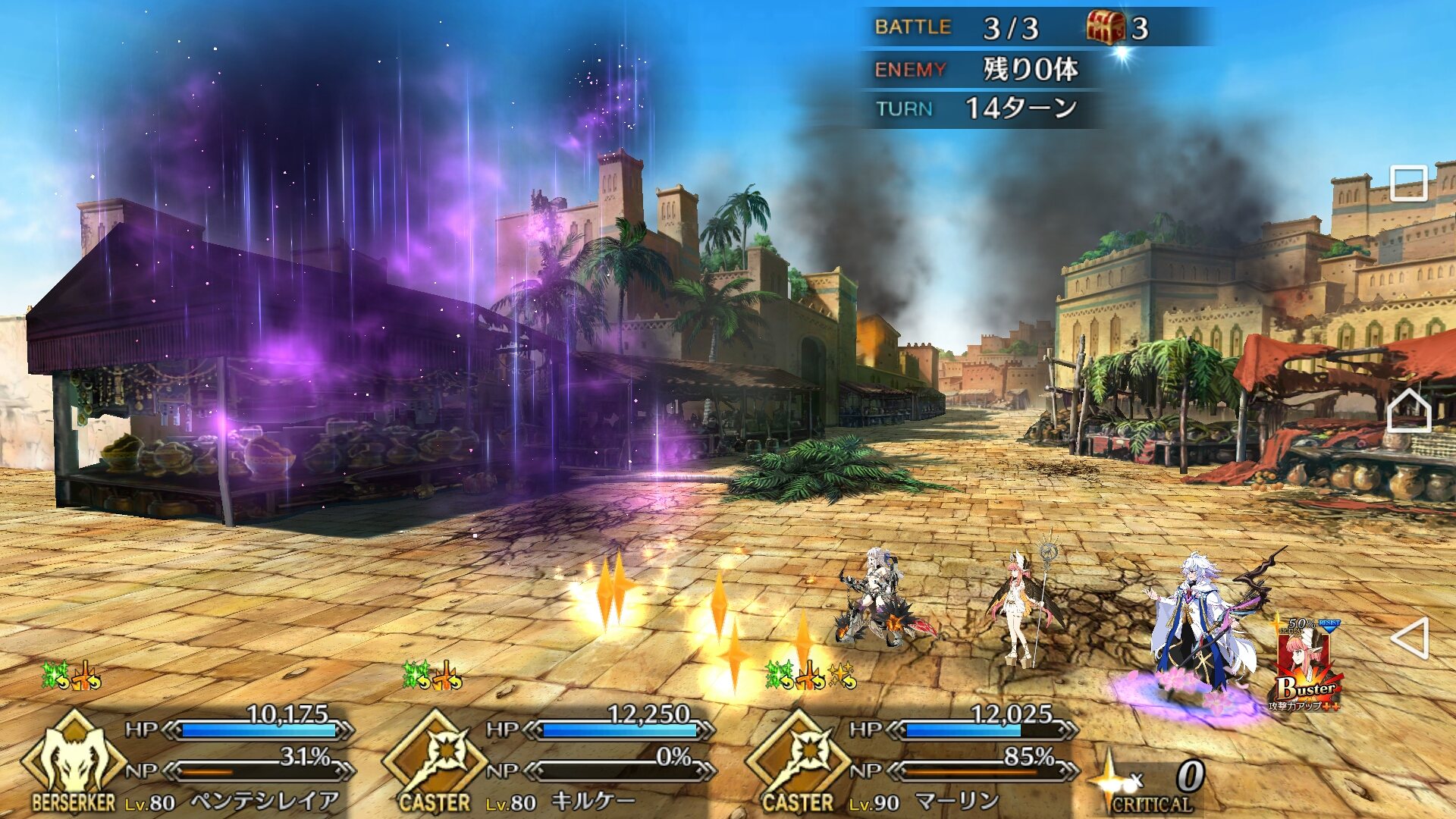This screenshot has height=819, width=1456.
Task: Tap the Android home button
Action: [1409, 412]
